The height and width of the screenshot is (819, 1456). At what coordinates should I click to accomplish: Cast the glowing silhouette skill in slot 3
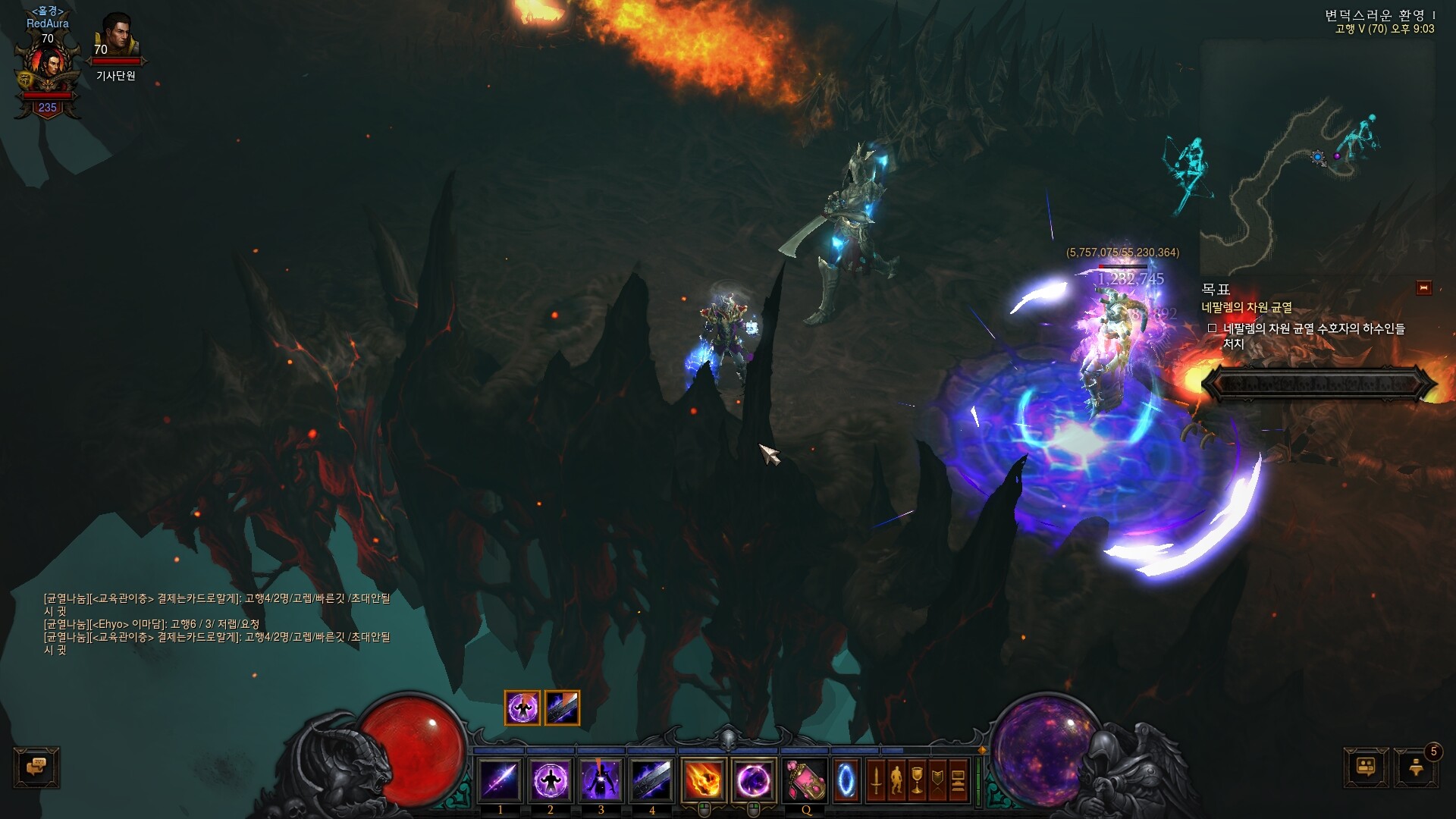click(601, 780)
